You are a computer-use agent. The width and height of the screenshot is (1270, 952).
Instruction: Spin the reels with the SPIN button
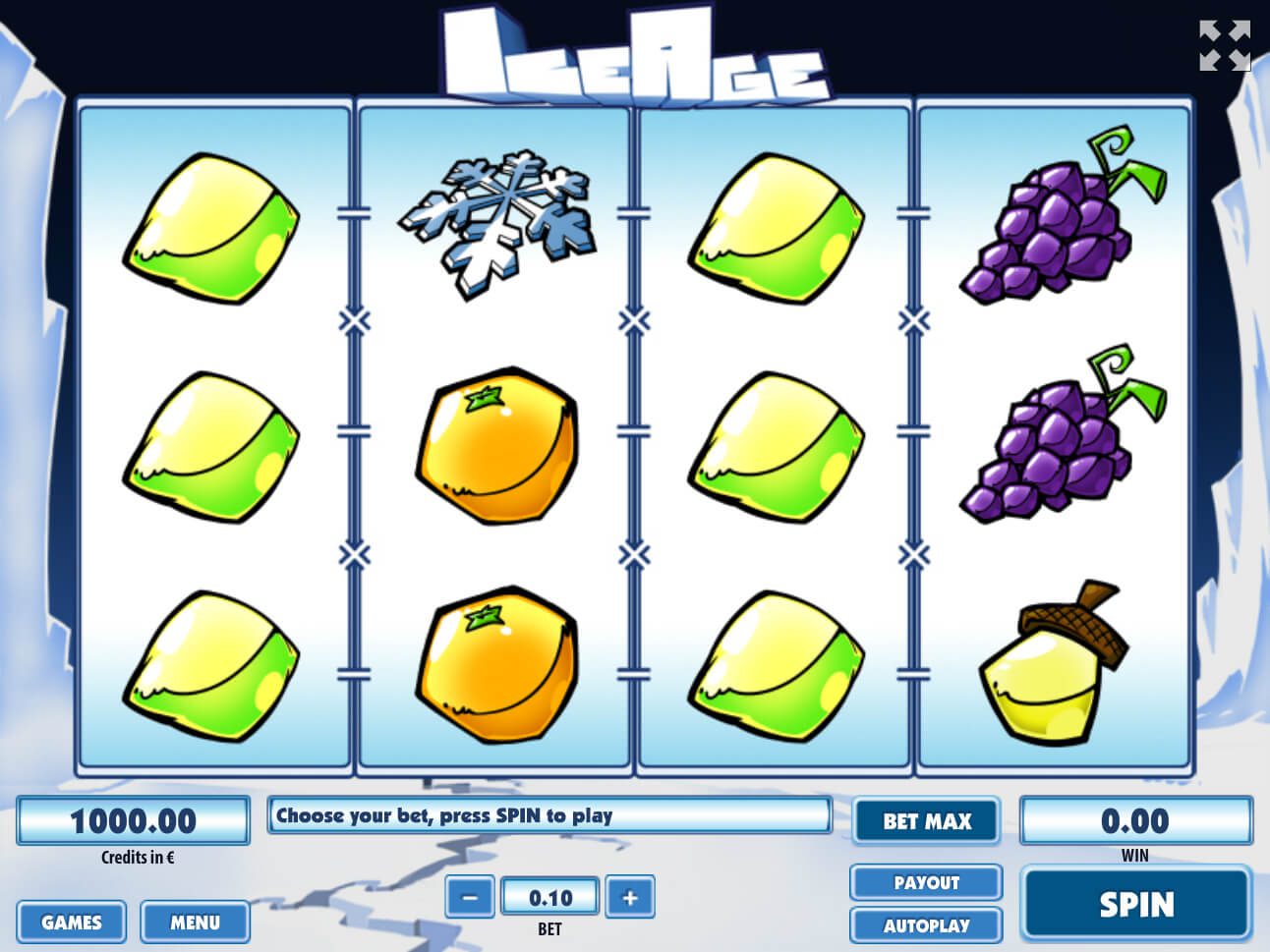tap(1136, 903)
